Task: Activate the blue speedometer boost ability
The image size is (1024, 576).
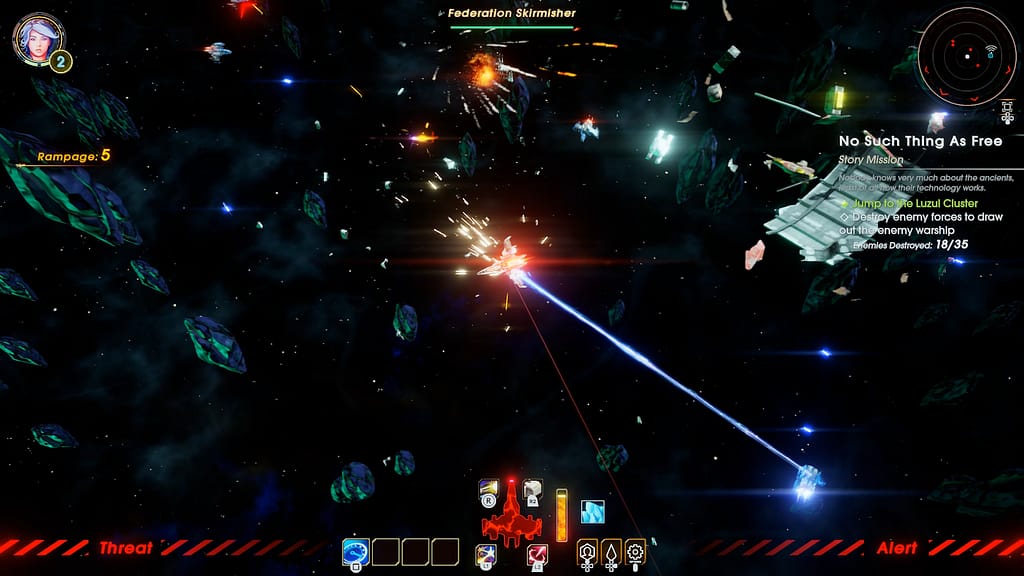Action: (355, 551)
